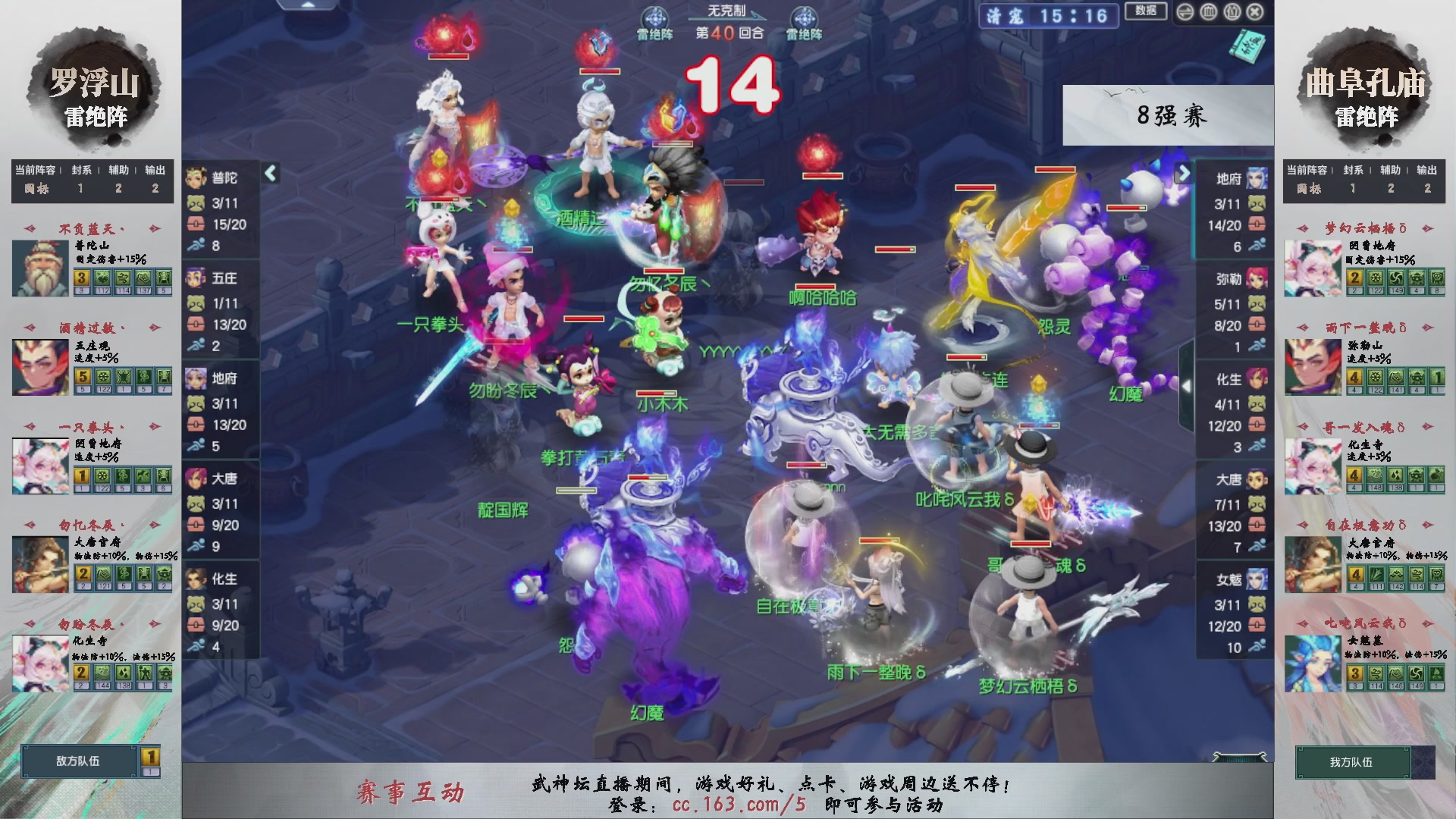The width and height of the screenshot is (1456, 819).
Task: Click the speed (running figure) icon under 普陀
Action: (196, 245)
